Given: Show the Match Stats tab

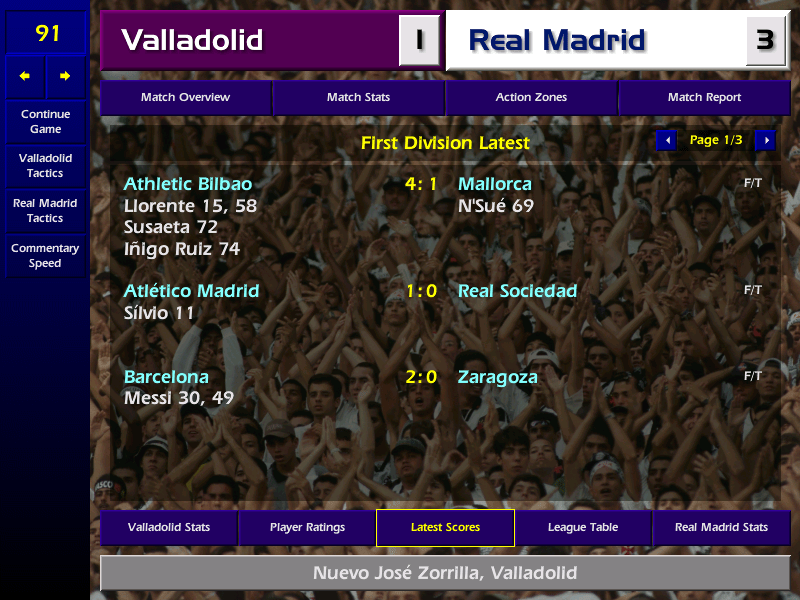Looking at the screenshot, I should click(358, 98).
